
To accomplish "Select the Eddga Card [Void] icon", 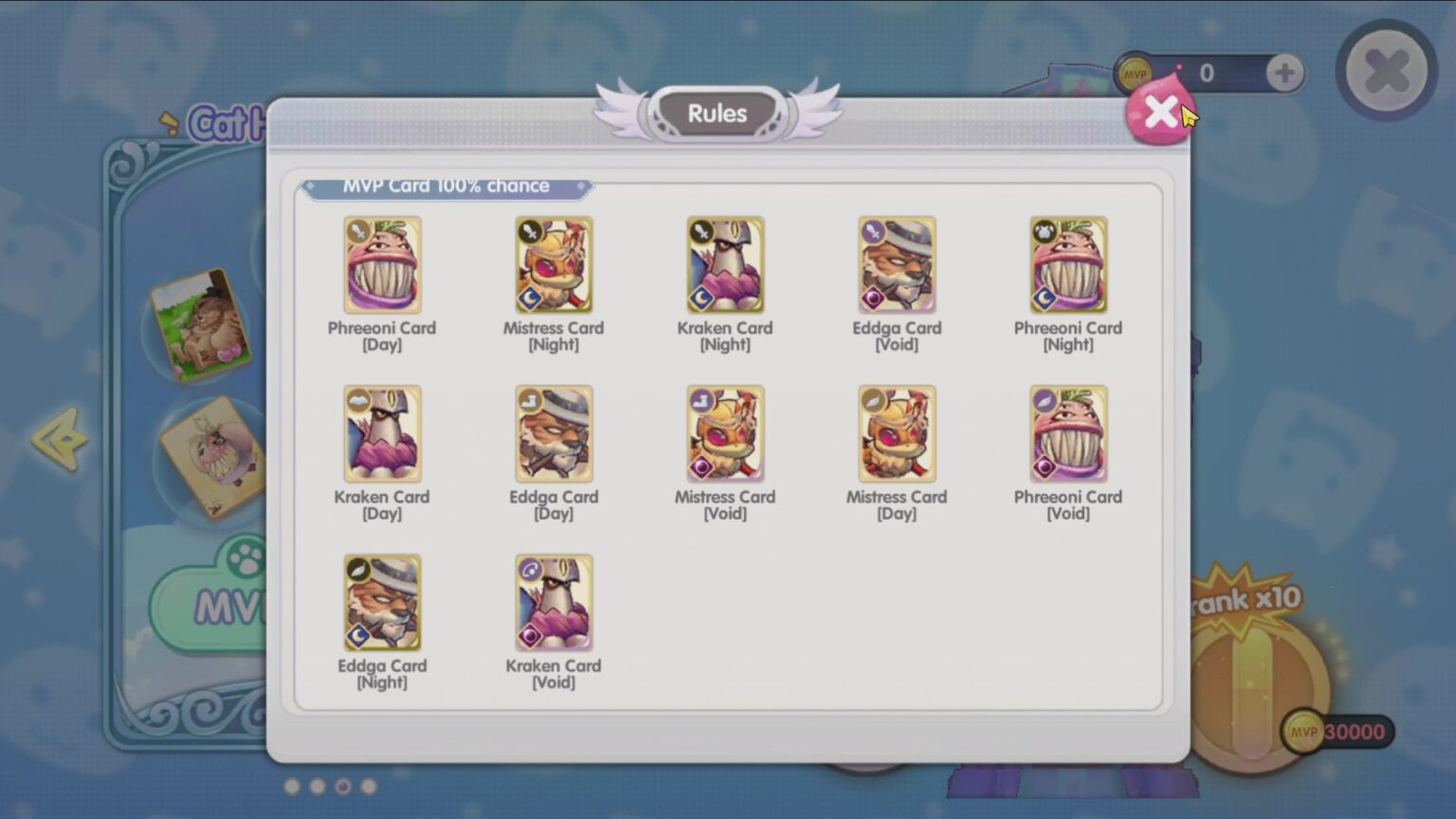I will pos(896,264).
